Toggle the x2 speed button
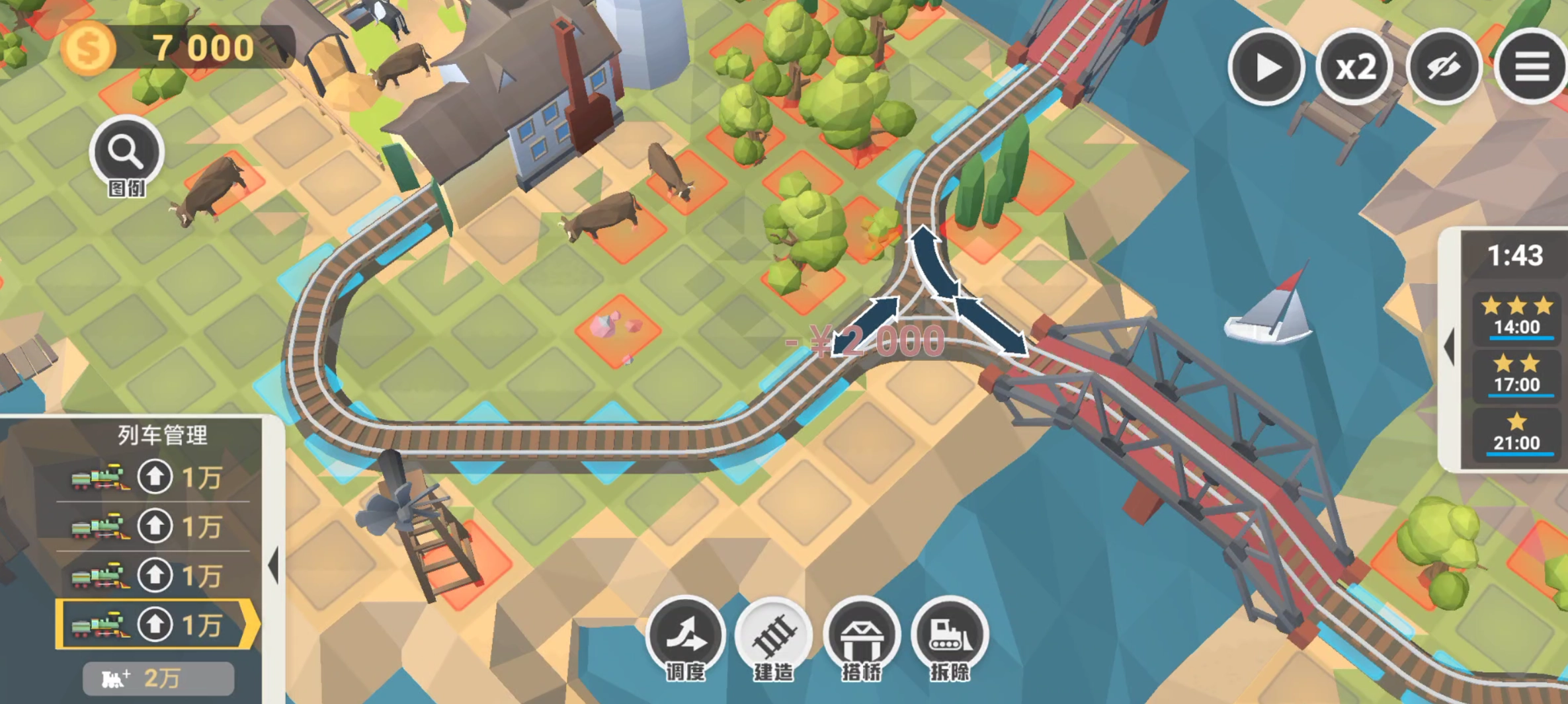This screenshot has height=704, width=1568. coord(1355,67)
